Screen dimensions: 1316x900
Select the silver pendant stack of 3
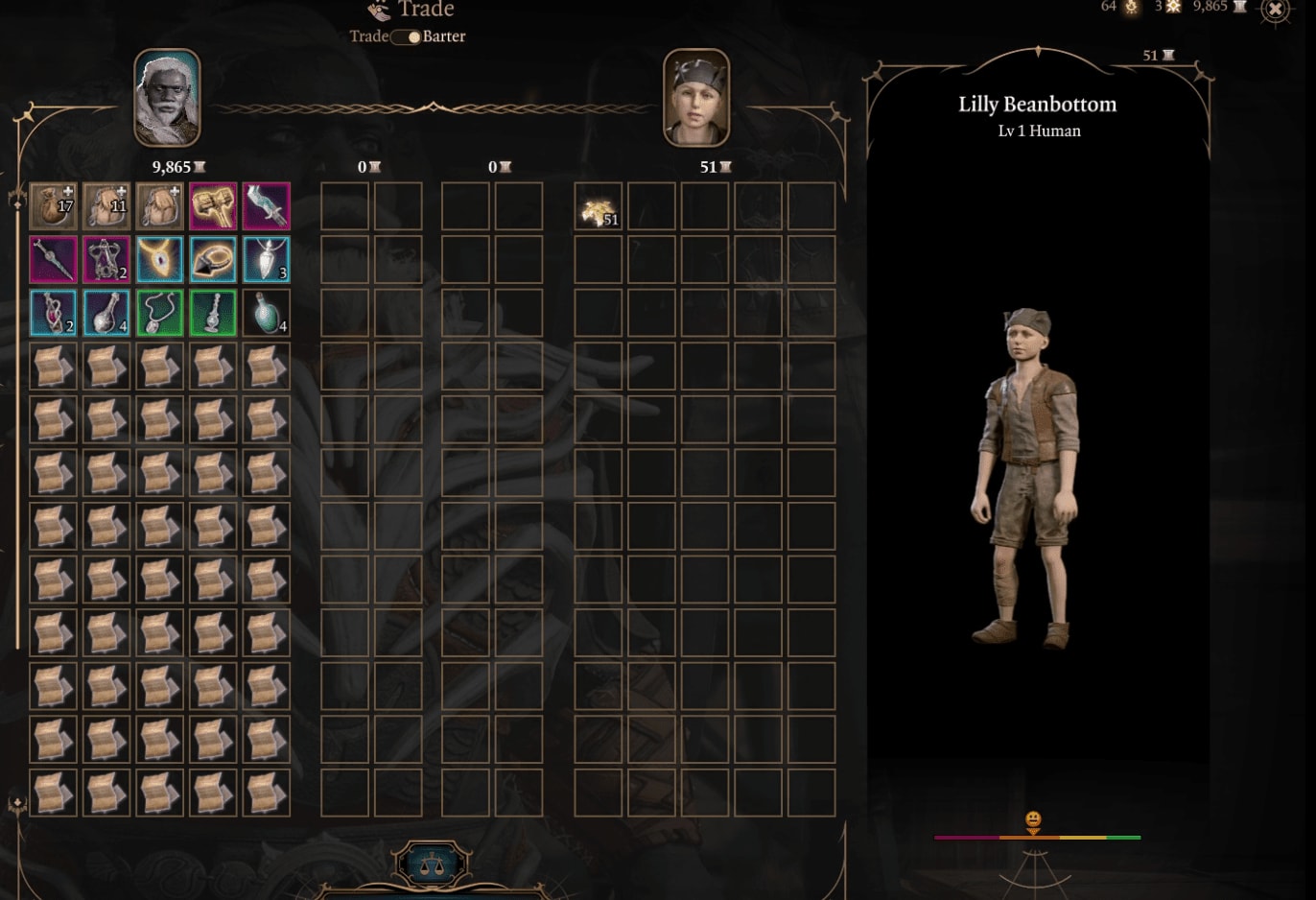point(267,260)
